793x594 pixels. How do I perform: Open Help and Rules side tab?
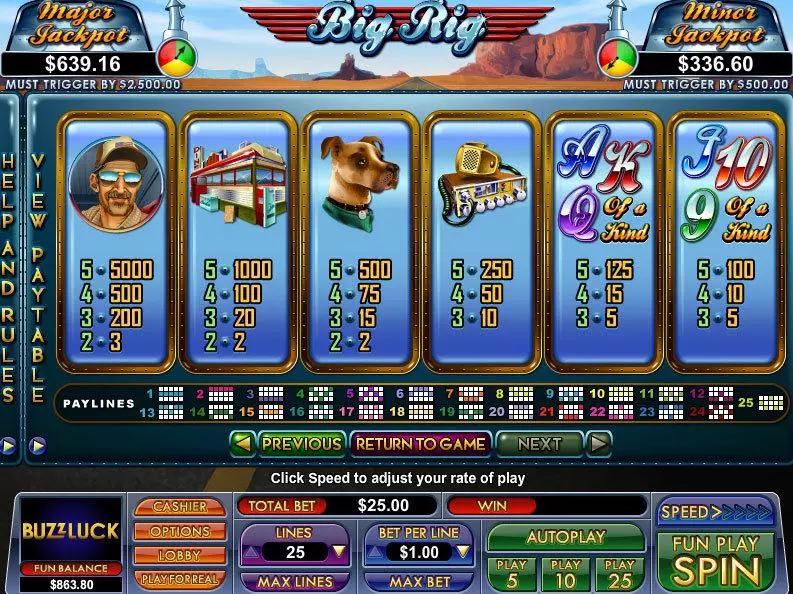tap(9, 280)
